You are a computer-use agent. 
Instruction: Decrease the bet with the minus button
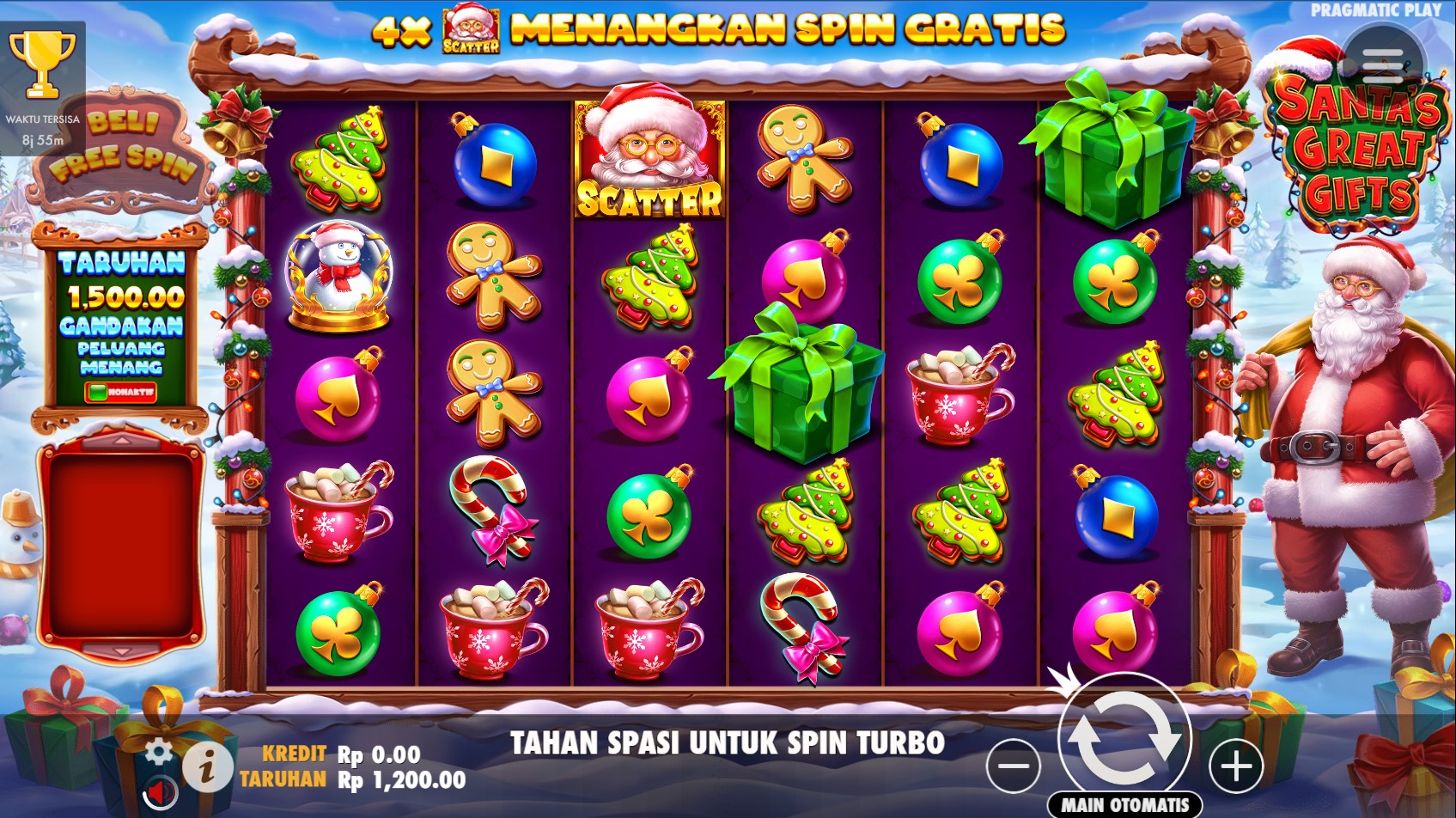pyautogui.click(x=1014, y=766)
